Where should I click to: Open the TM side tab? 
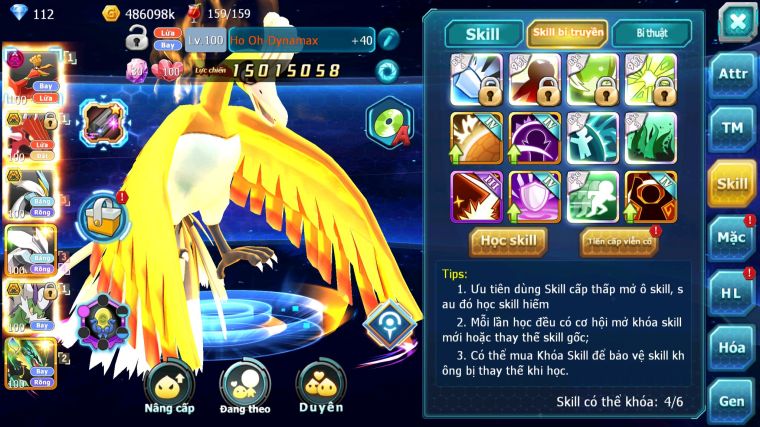[732, 128]
